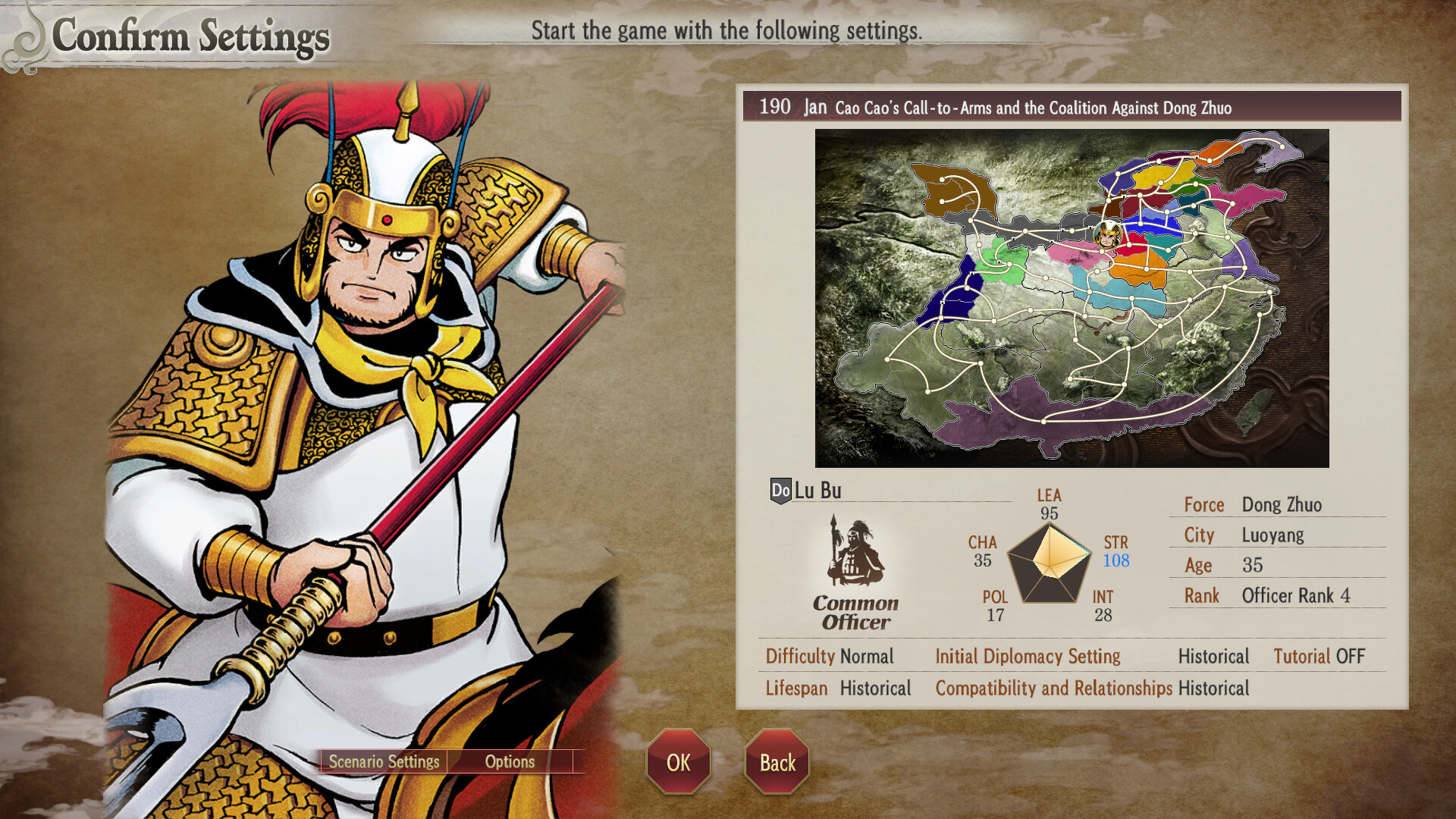Click the officer portrait marker on the map

click(1106, 237)
